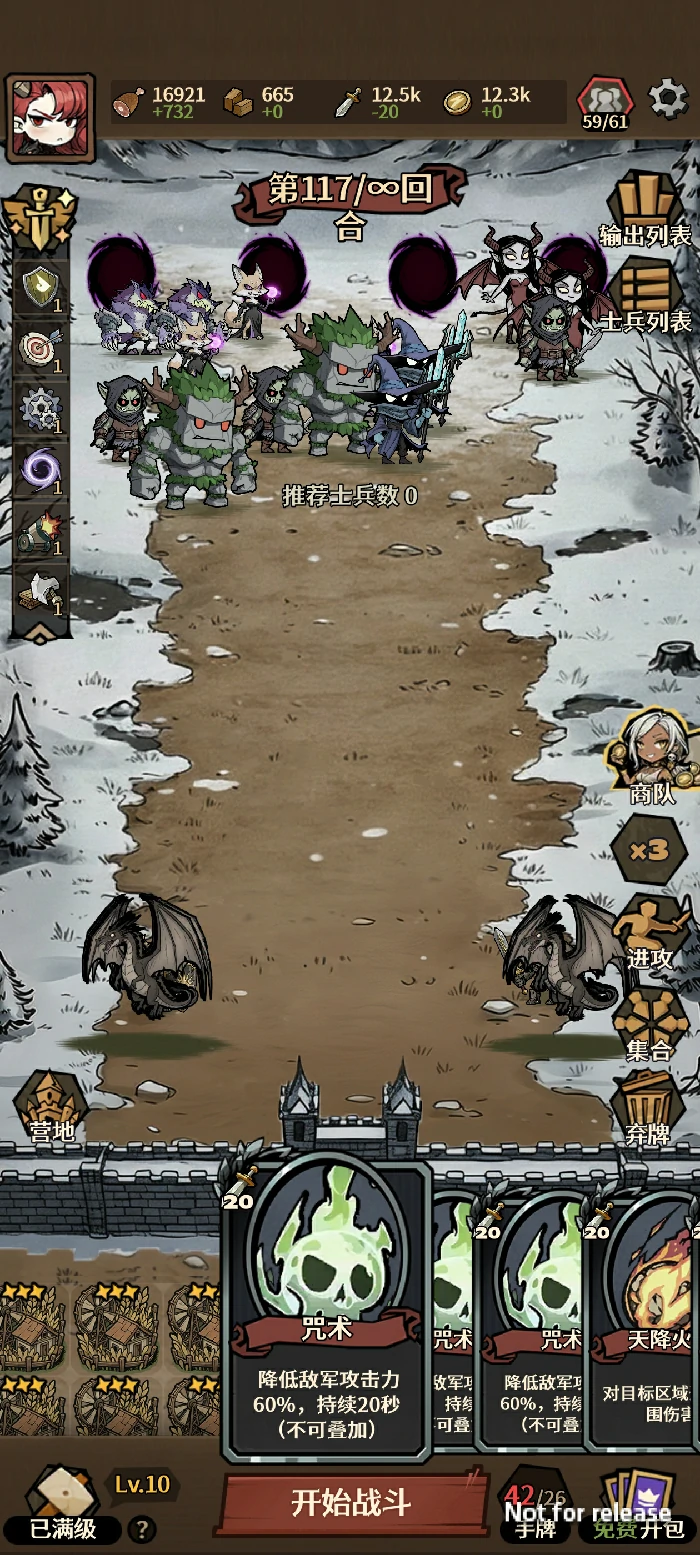Viewport: 700px width, 1555px height.
Task: Open the 弃牌 discard bin
Action: pyautogui.click(x=648, y=1111)
